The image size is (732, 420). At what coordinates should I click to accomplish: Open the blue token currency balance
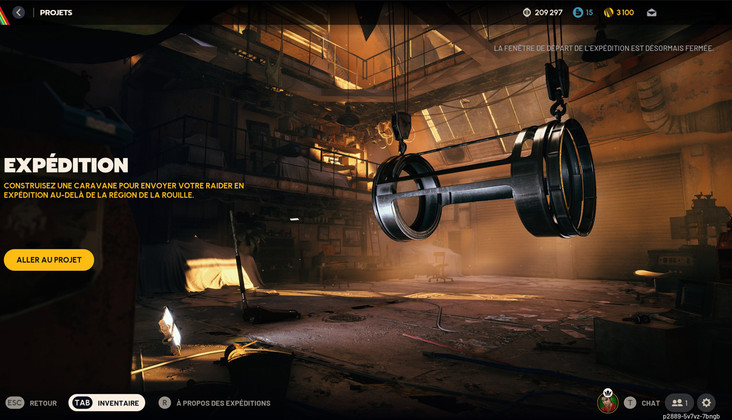(583, 12)
